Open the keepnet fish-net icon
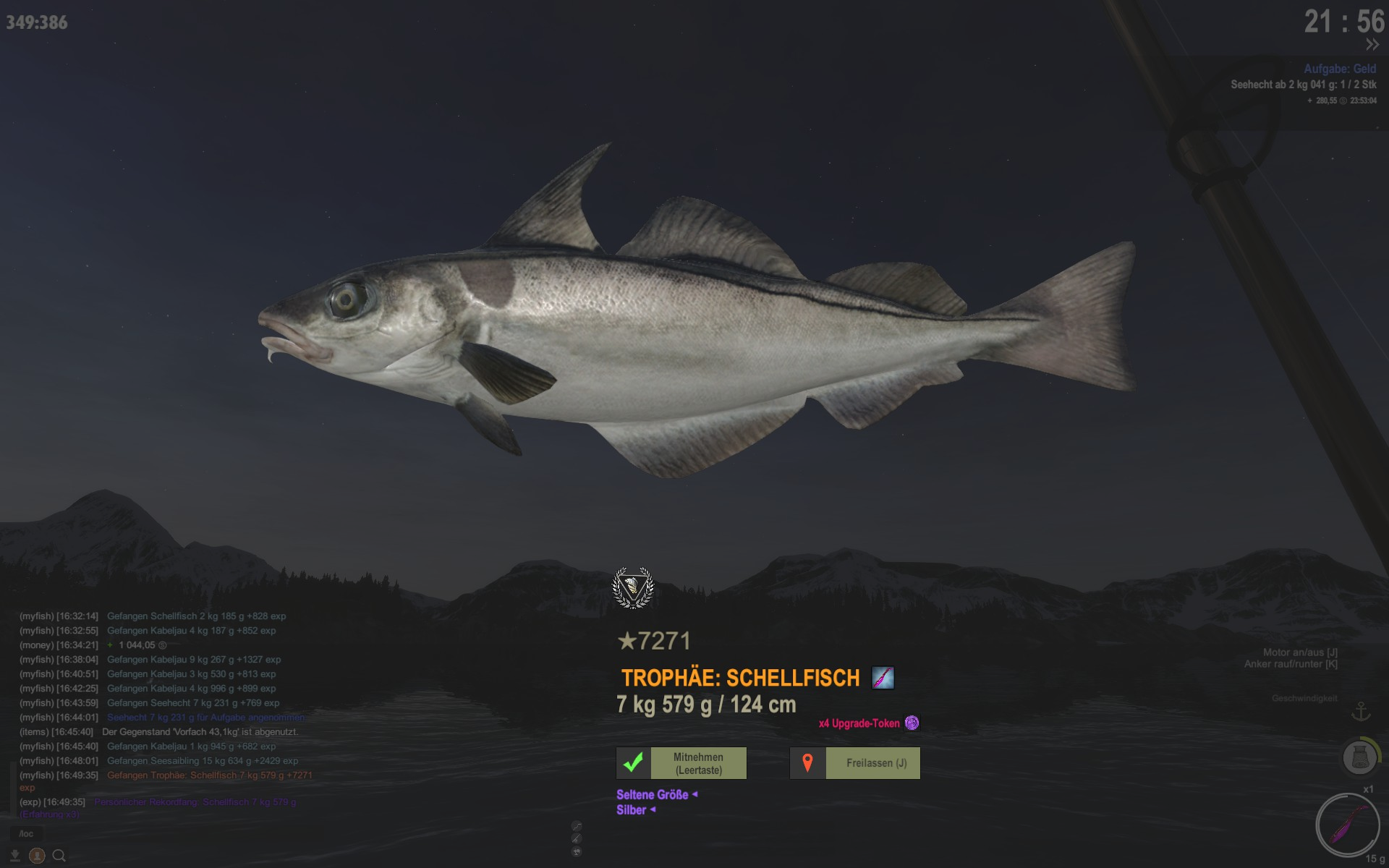 point(1359,757)
